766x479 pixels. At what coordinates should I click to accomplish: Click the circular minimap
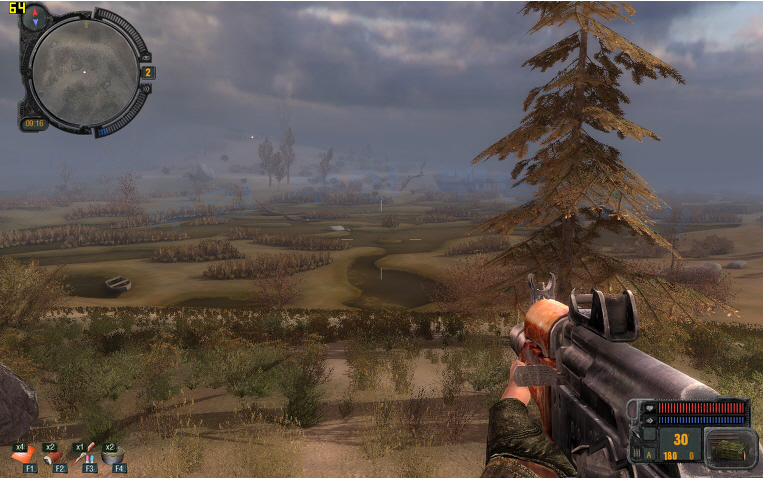click(84, 70)
